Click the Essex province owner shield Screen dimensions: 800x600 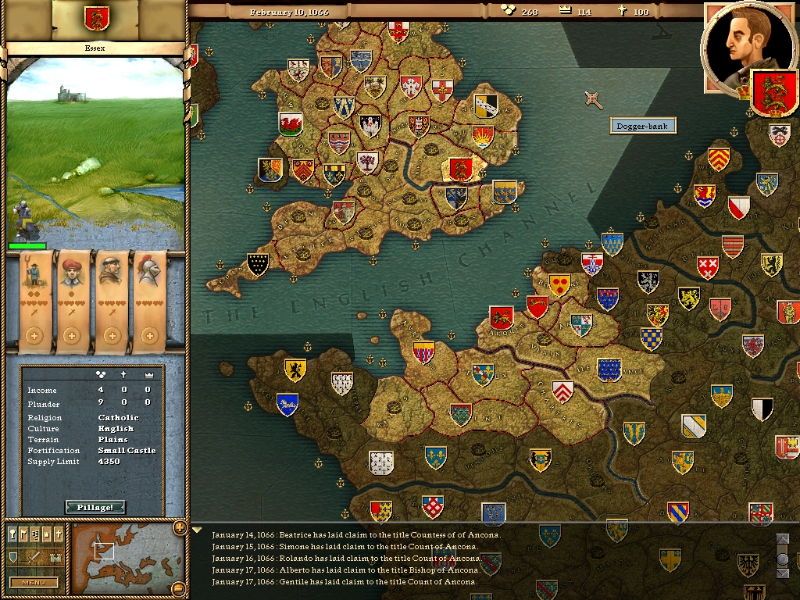click(96, 17)
